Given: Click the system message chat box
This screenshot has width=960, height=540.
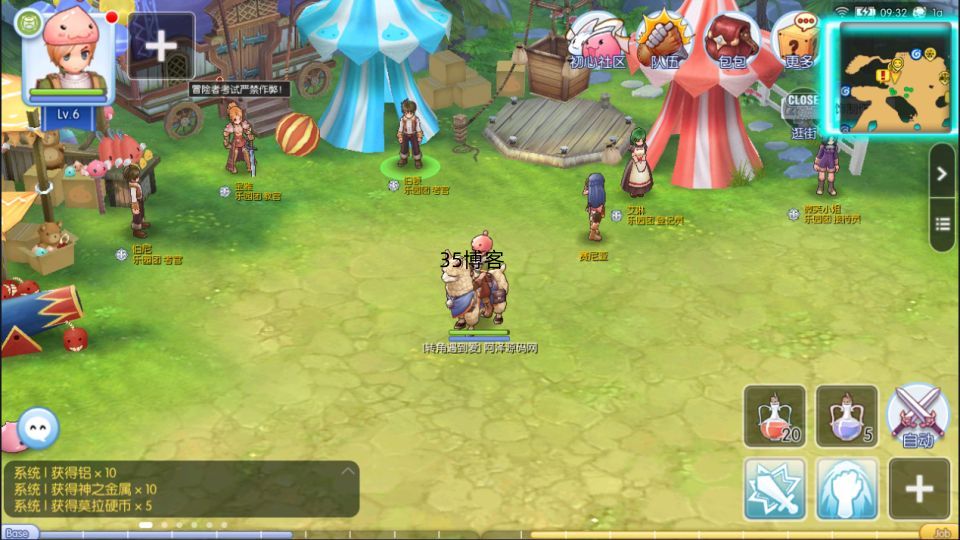Looking at the screenshot, I should click(180, 489).
